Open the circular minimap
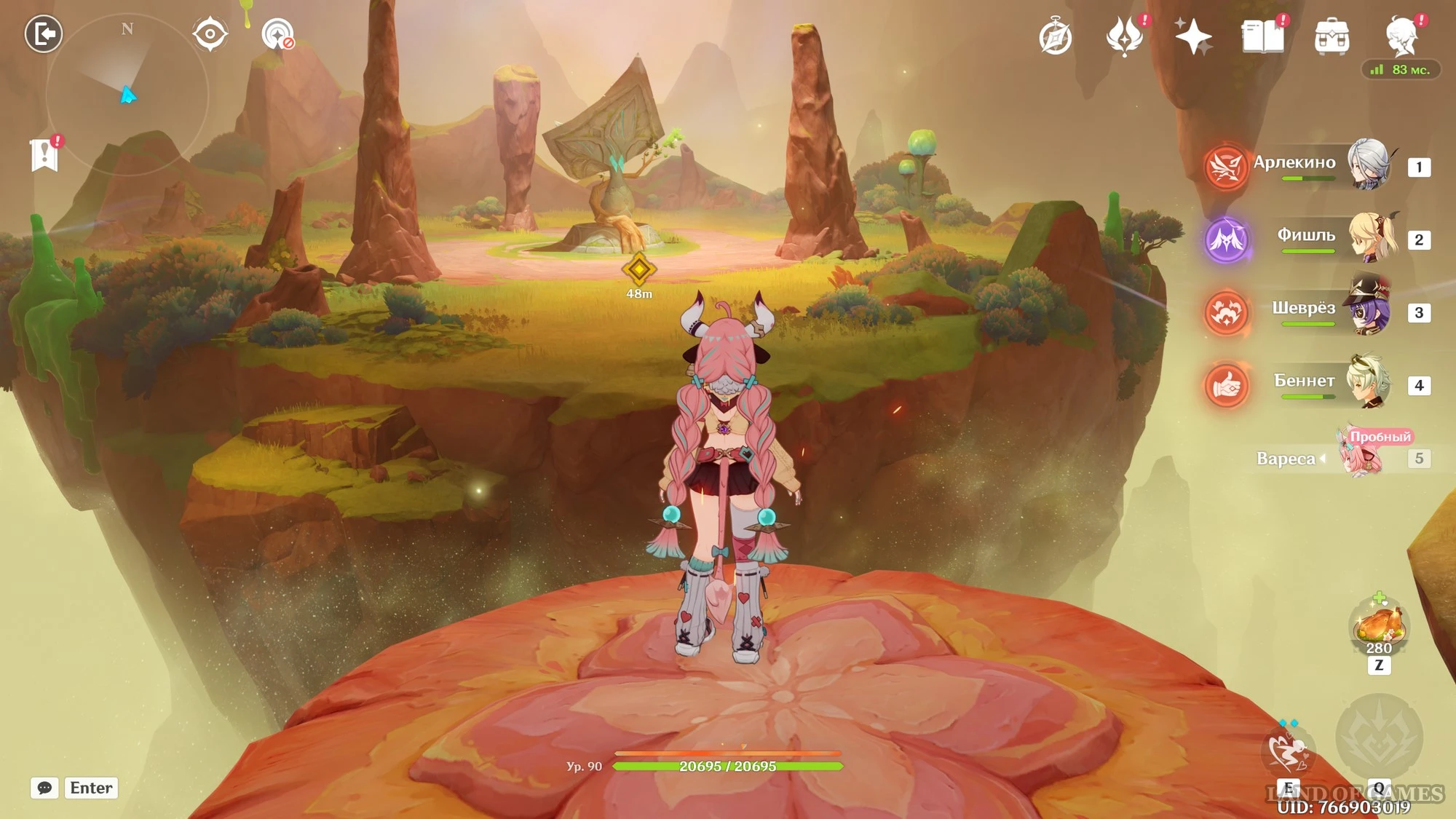This screenshot has width=1456, height=819. tap(127, 95)
